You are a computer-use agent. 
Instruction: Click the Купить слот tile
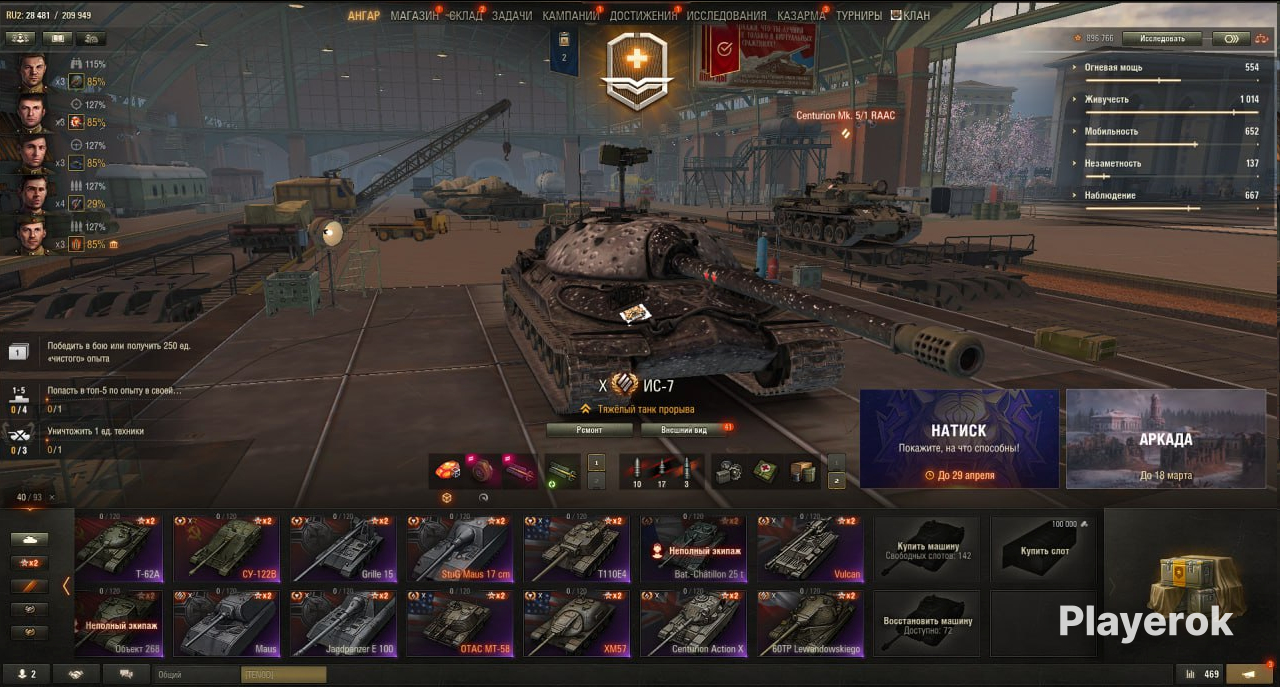[1044, 549]
